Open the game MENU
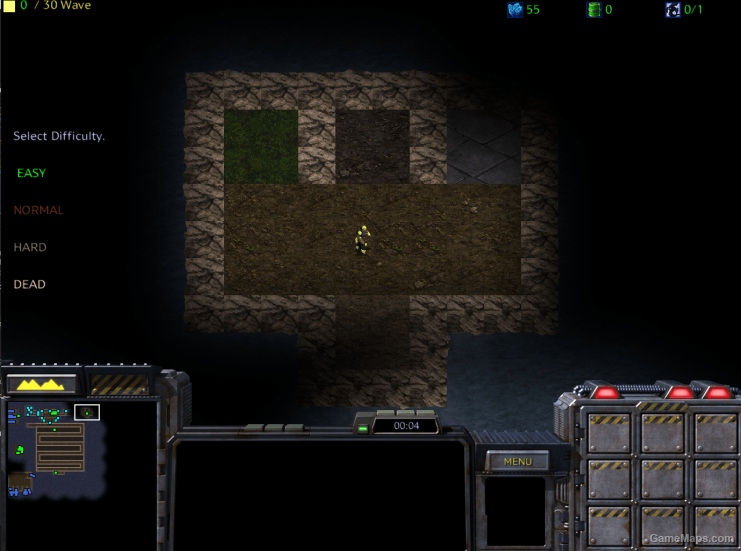The width and height of the screenshot is (741, 551). click(517, 462)
